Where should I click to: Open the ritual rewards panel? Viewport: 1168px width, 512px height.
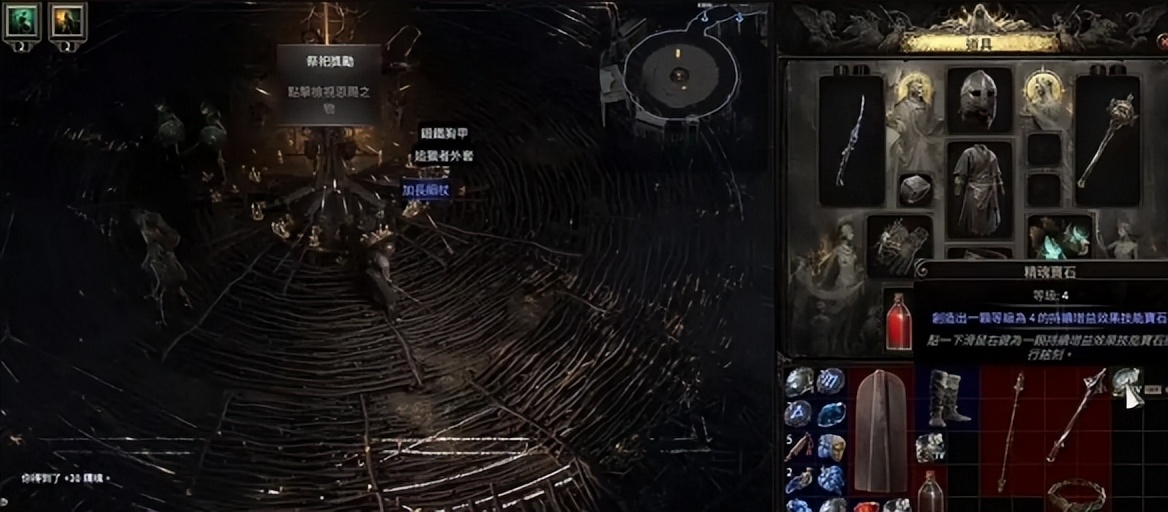pos(328,84)
